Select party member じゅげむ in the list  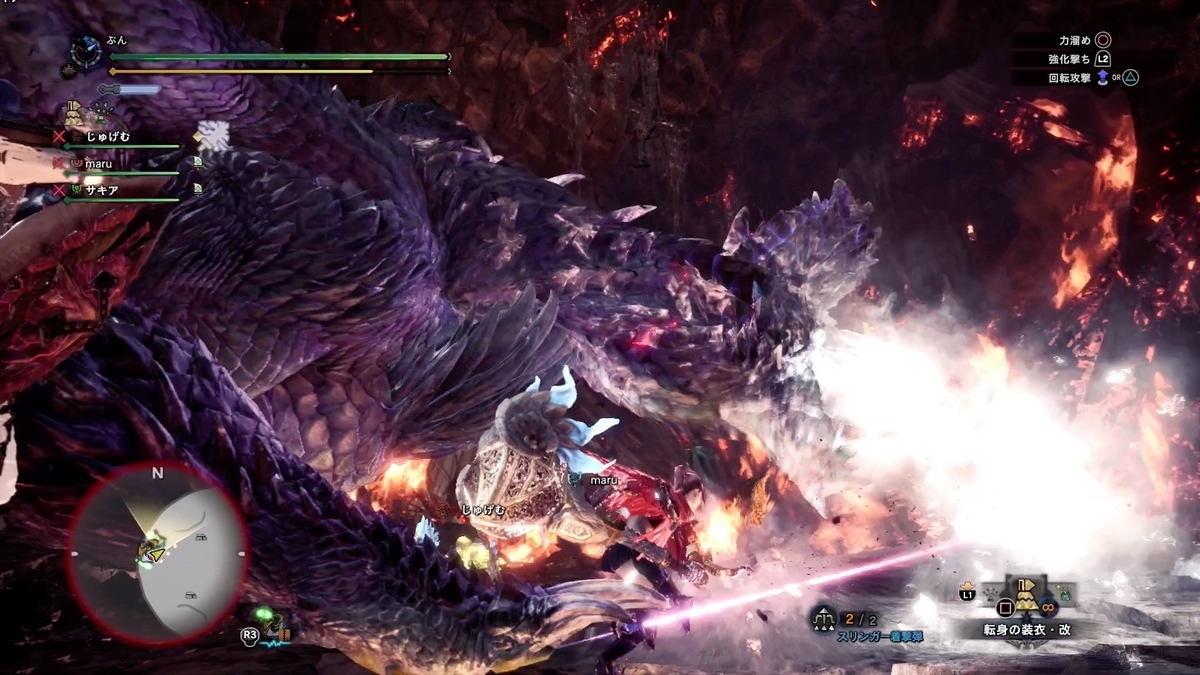pyautogui.click(x=108, y=136)
